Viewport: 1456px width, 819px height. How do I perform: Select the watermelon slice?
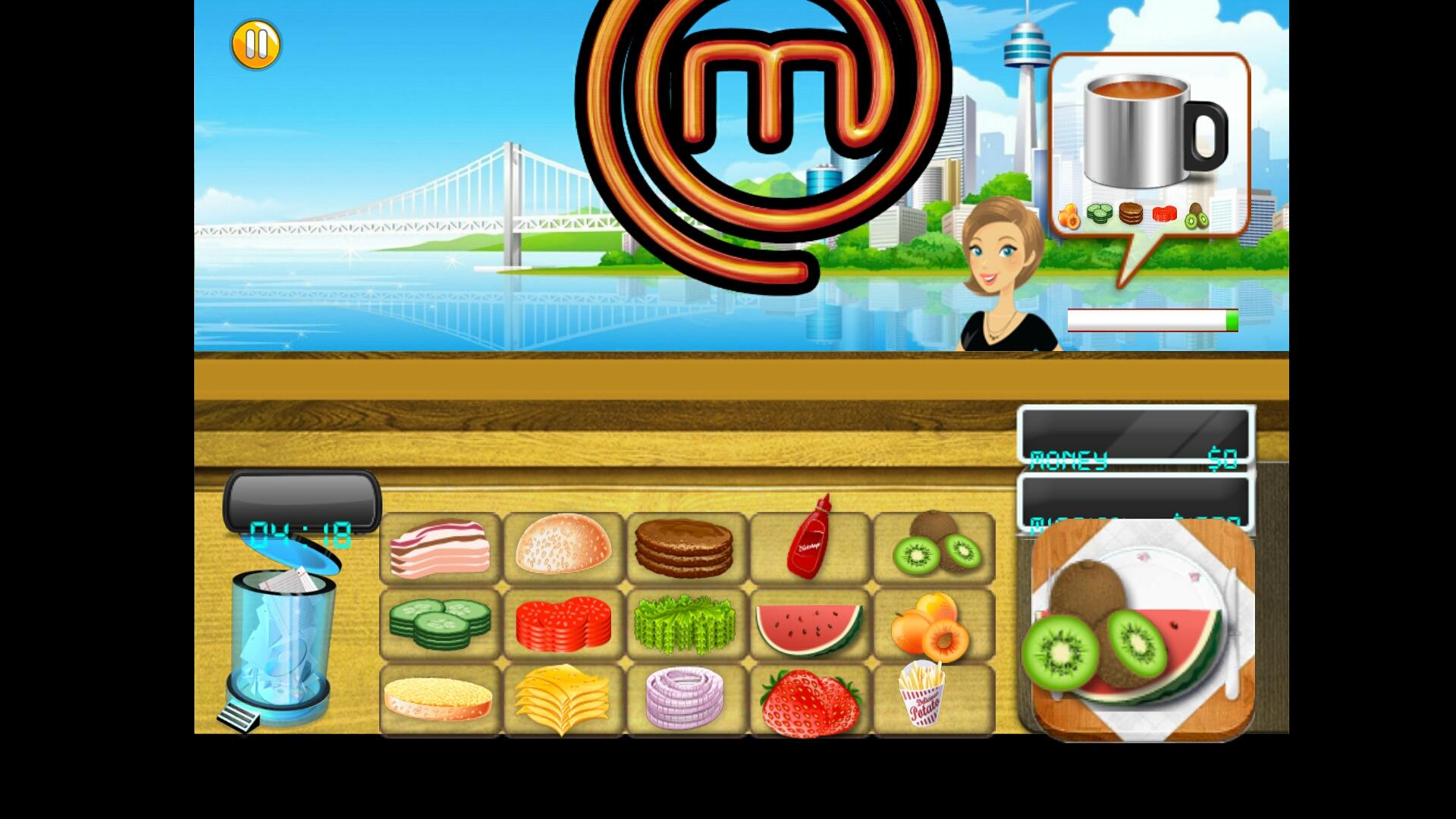810,623
